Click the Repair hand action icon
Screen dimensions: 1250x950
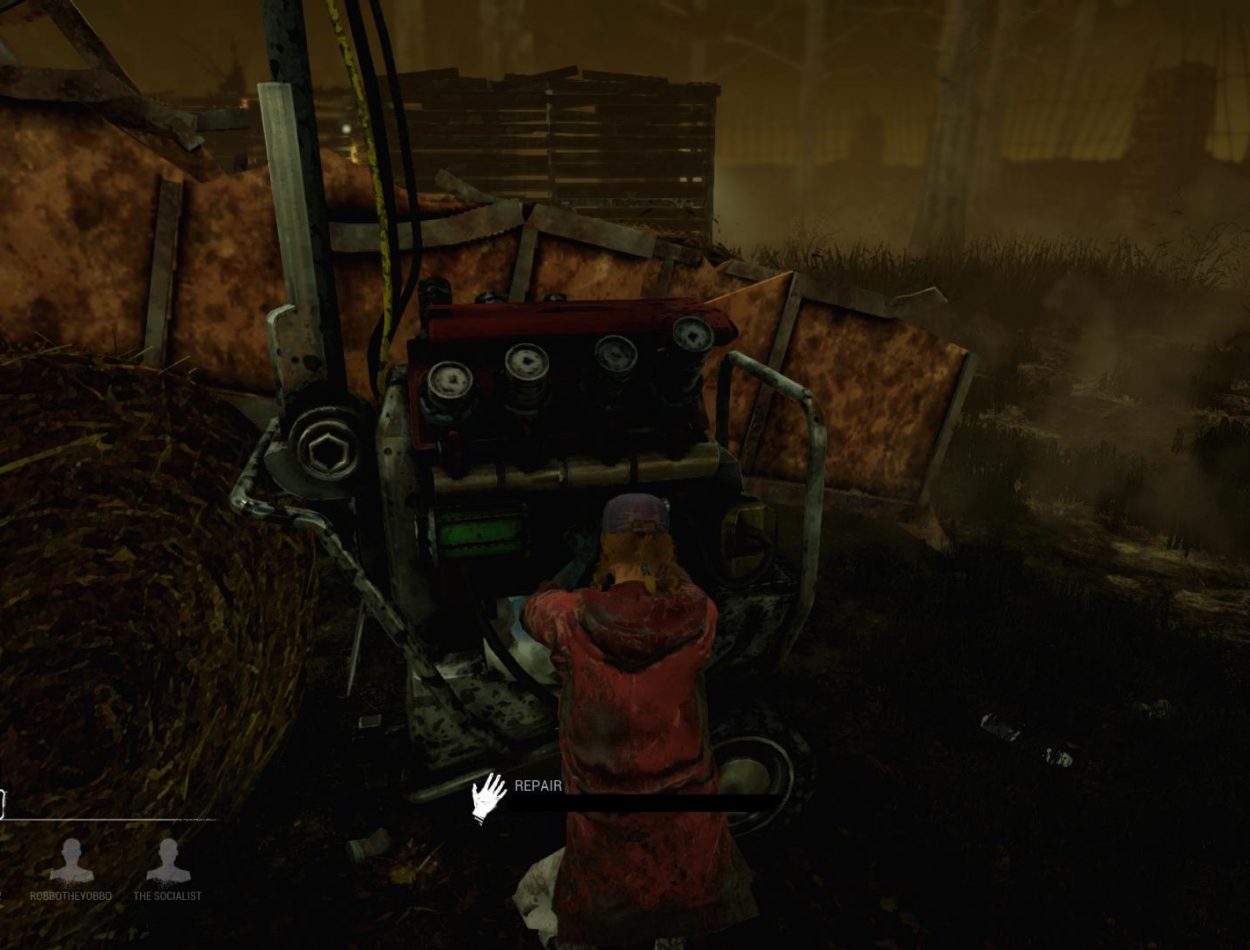coord(489,797)
